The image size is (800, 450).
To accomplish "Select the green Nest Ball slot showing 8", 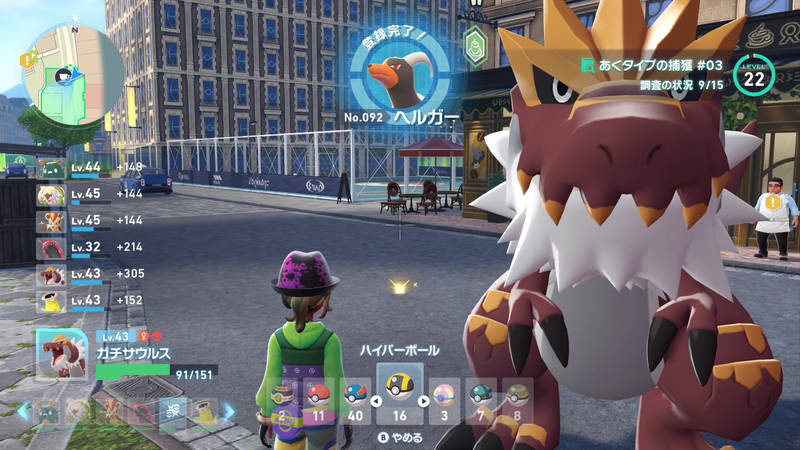I will tap(516, 398).
